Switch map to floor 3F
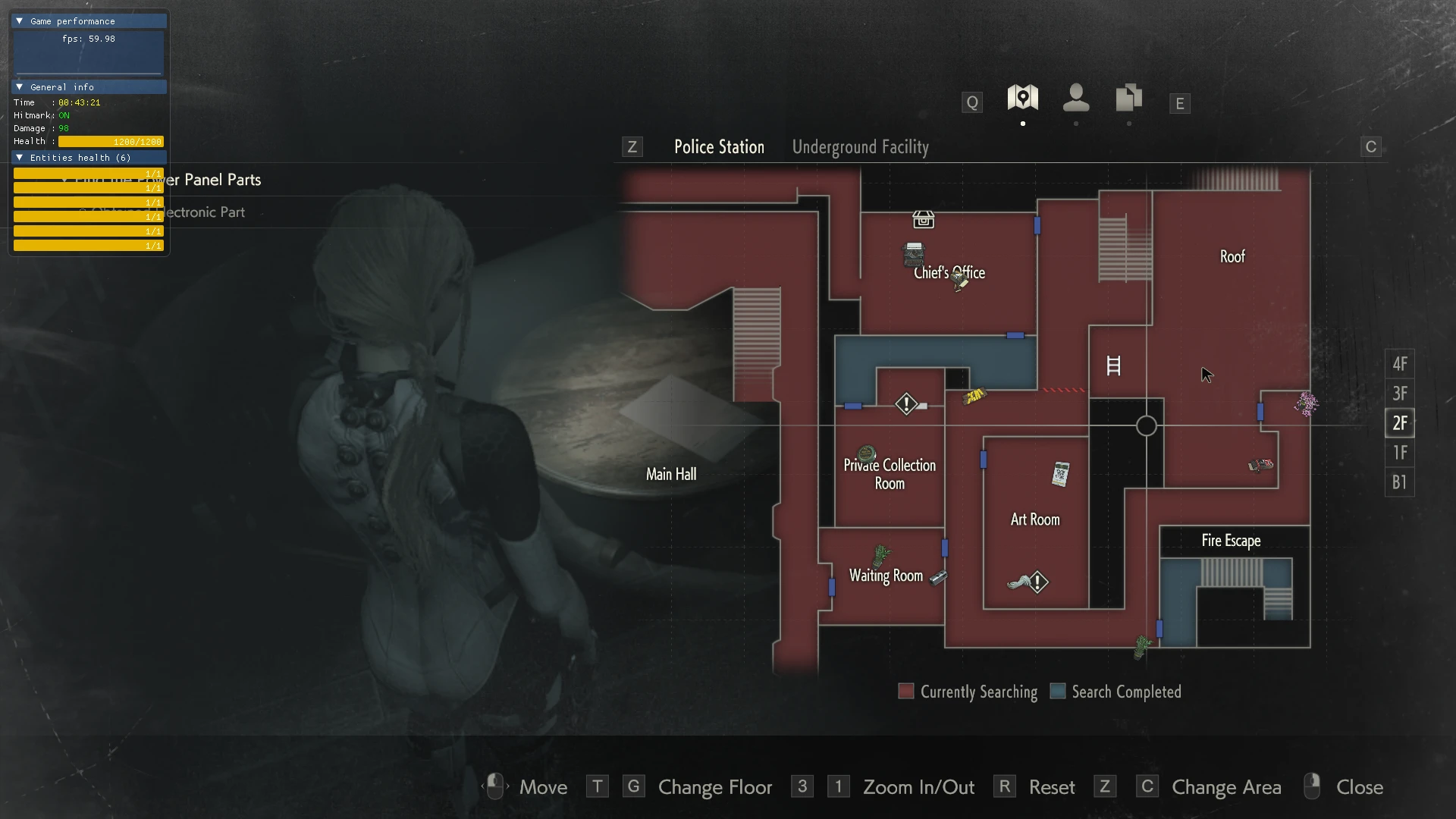 click(1399, 394)
